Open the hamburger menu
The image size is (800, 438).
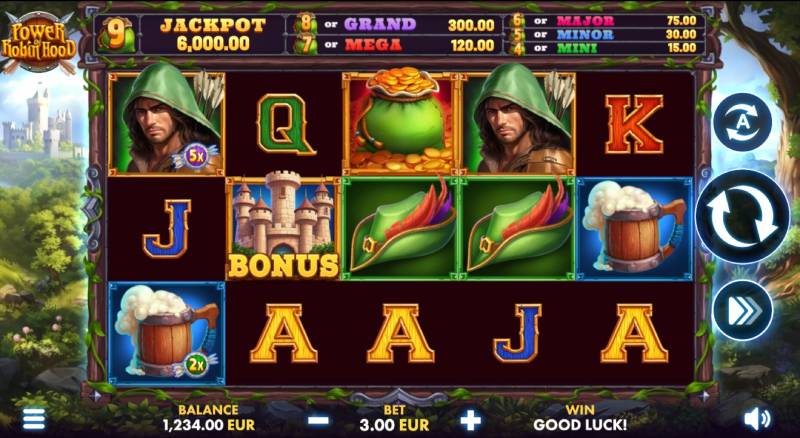(x=34, y=418)
